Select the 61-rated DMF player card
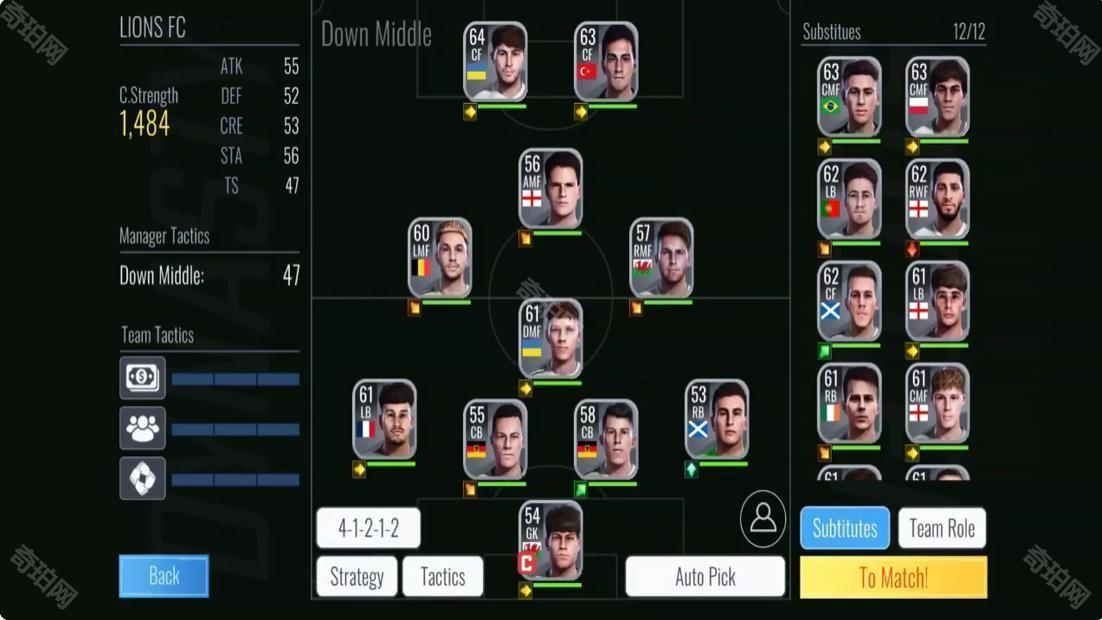This screenshot has height=620, width=1102. click(x=550, y=338)
